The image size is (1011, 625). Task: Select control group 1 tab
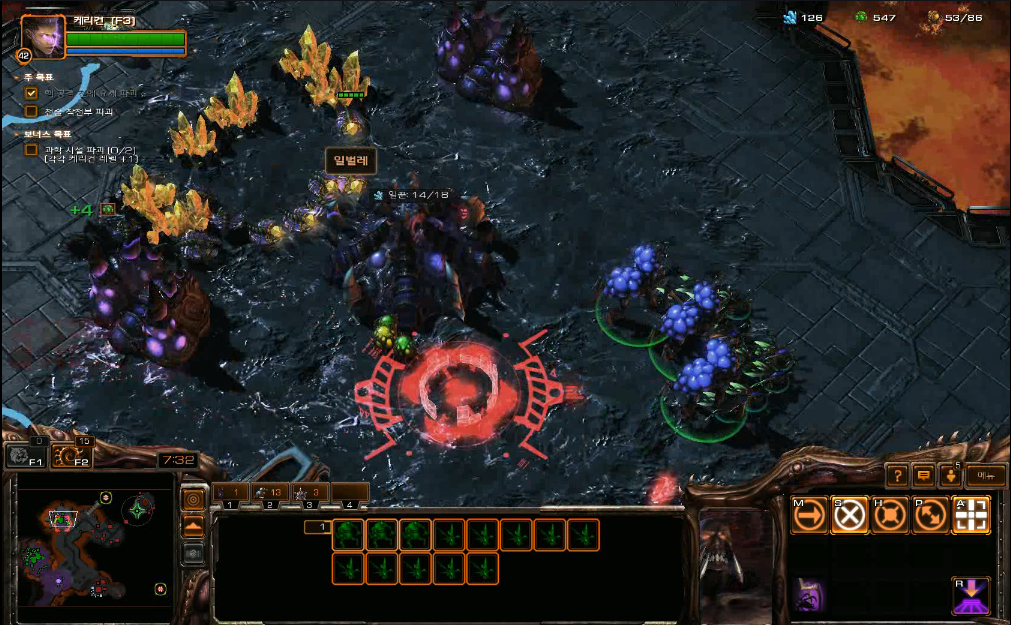pos(230,492)
